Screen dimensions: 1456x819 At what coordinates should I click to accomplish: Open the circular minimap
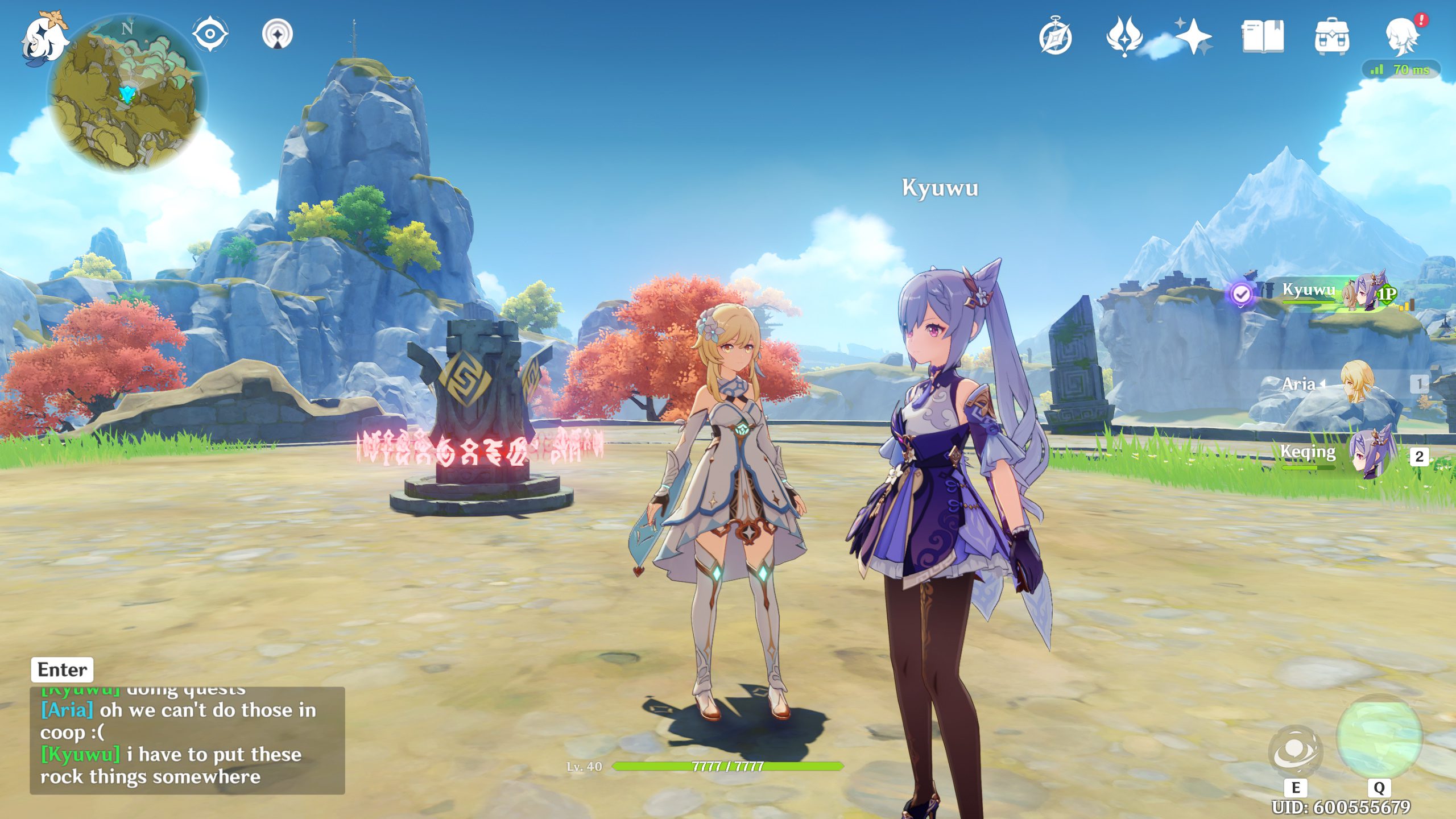[127, 94]
